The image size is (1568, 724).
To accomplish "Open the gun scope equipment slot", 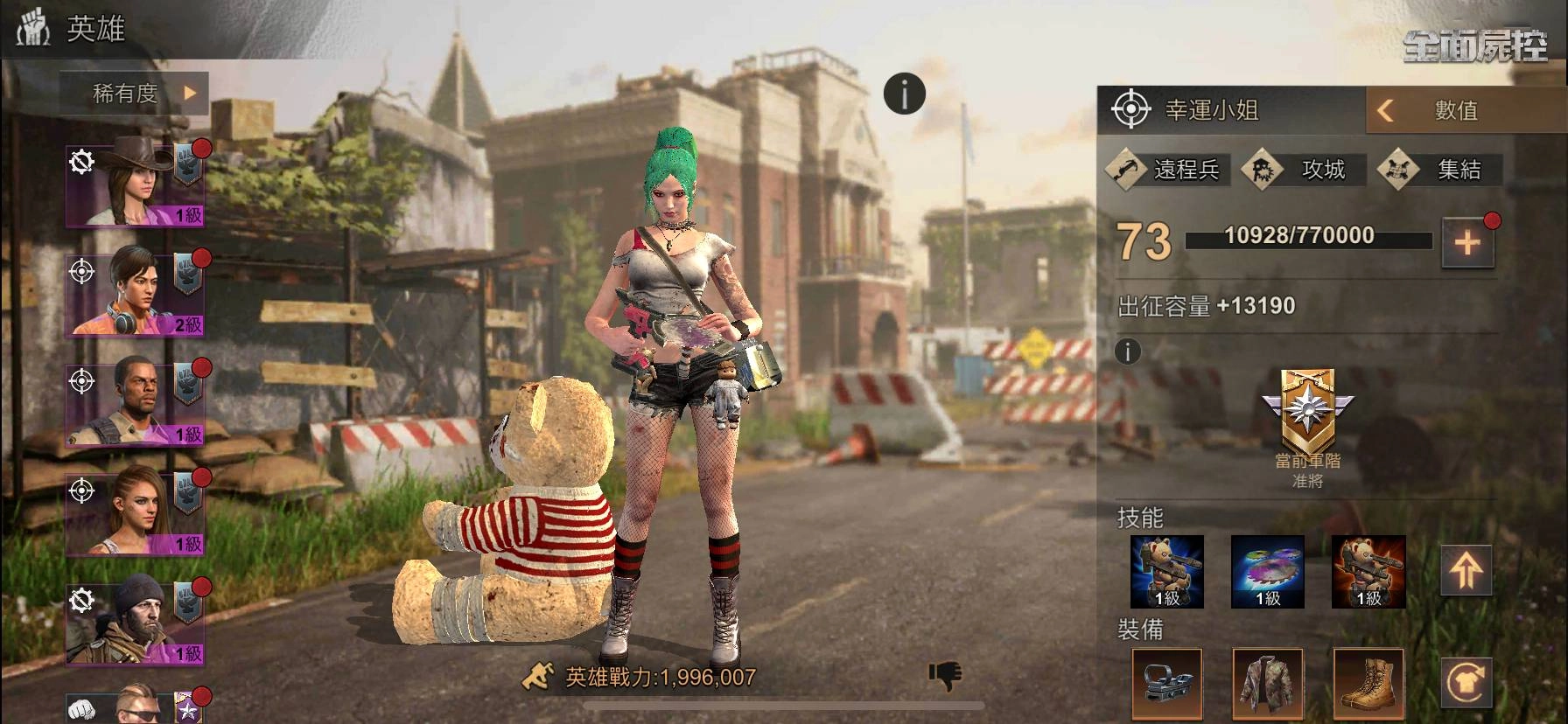I will [1167, 683].
